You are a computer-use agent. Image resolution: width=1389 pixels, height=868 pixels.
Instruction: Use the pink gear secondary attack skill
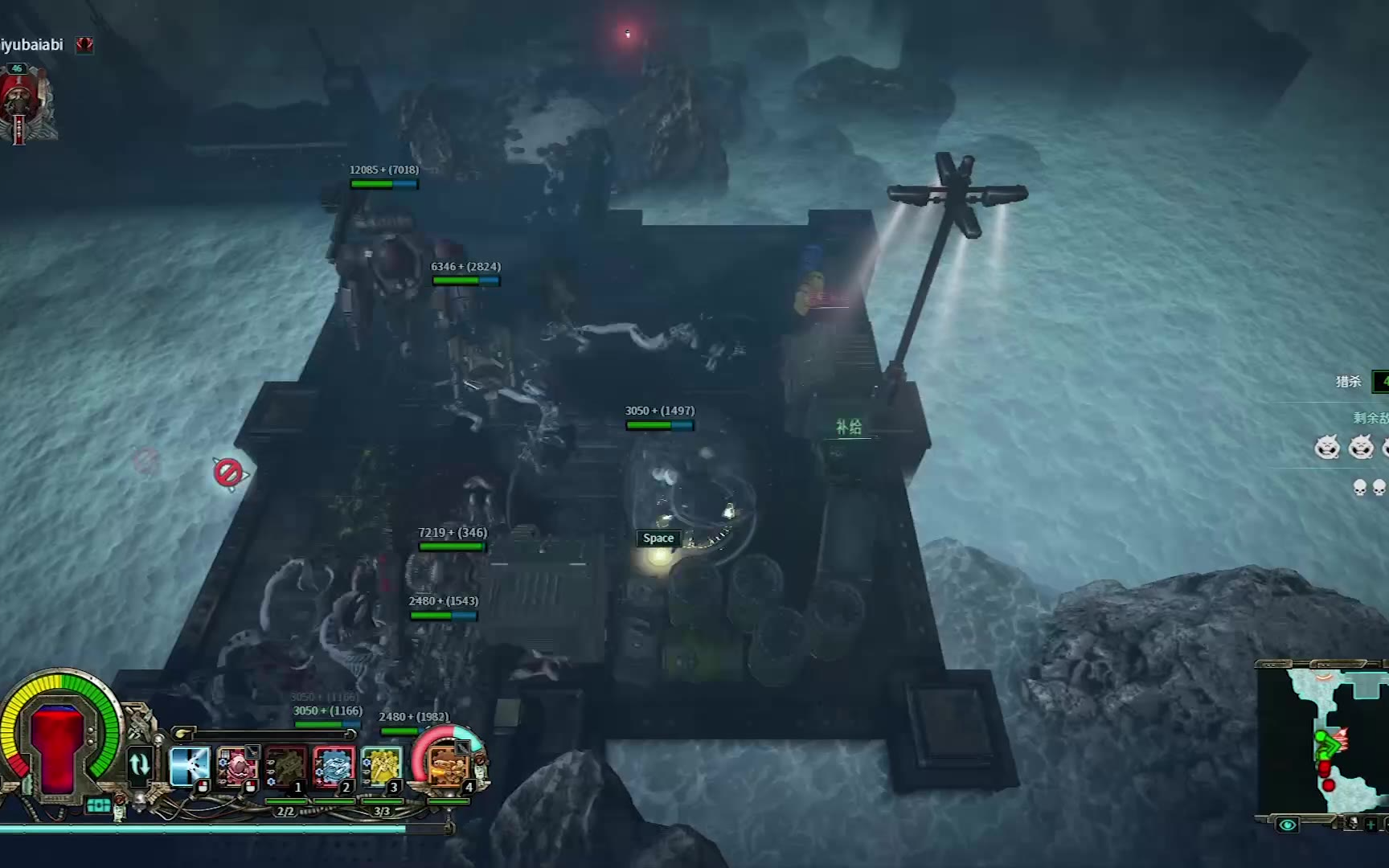point(237,765)
